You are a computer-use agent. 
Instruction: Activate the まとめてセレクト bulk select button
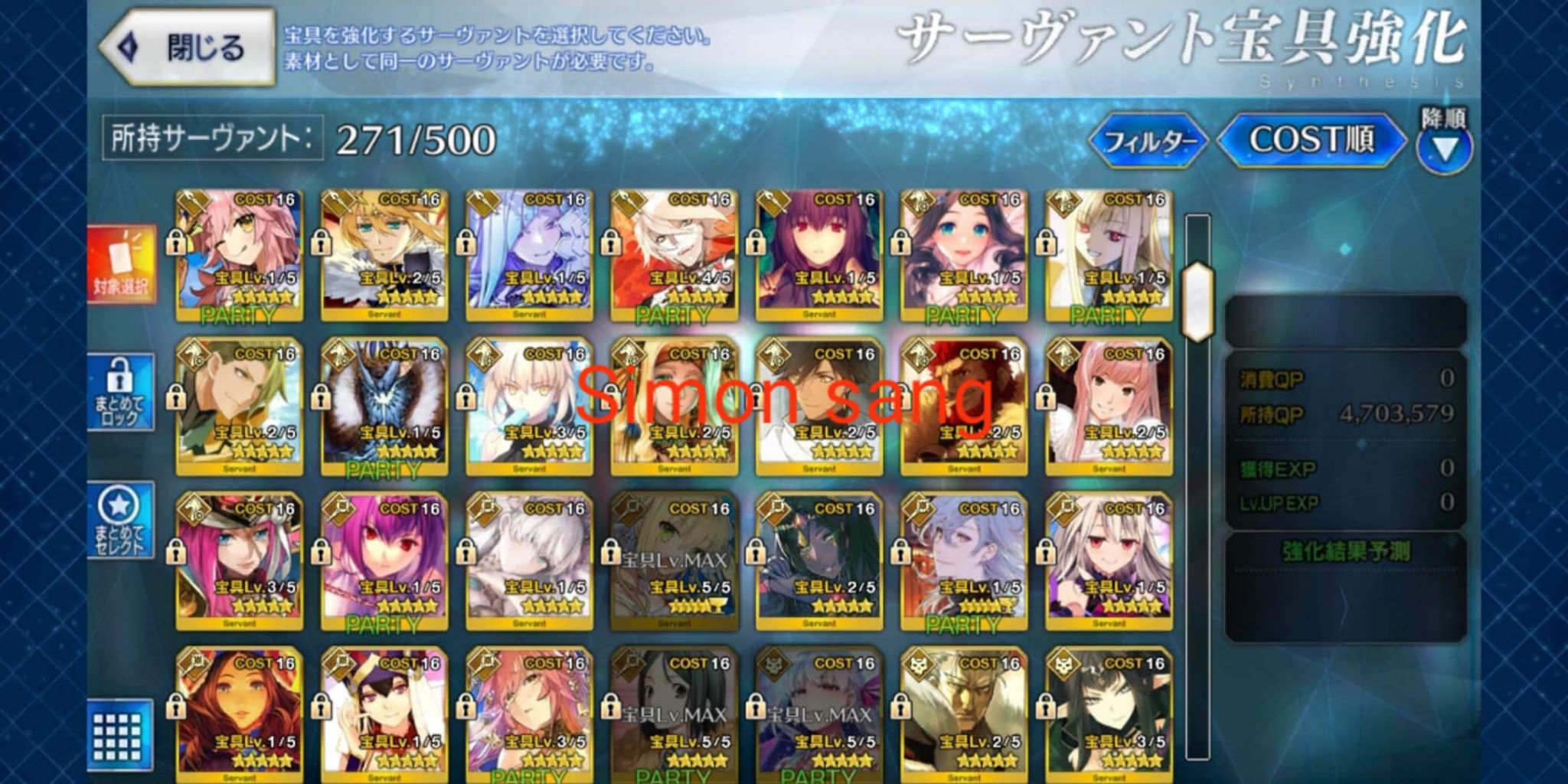click(x=119, y=521)
